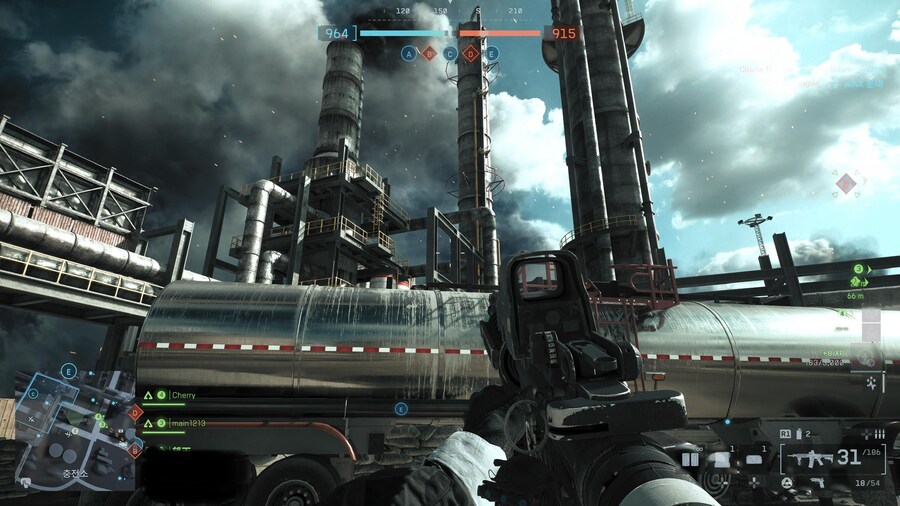This screenshot has height=506, width=900.
Task: Select the red objective D at top
Action: (x=471, y=53)
